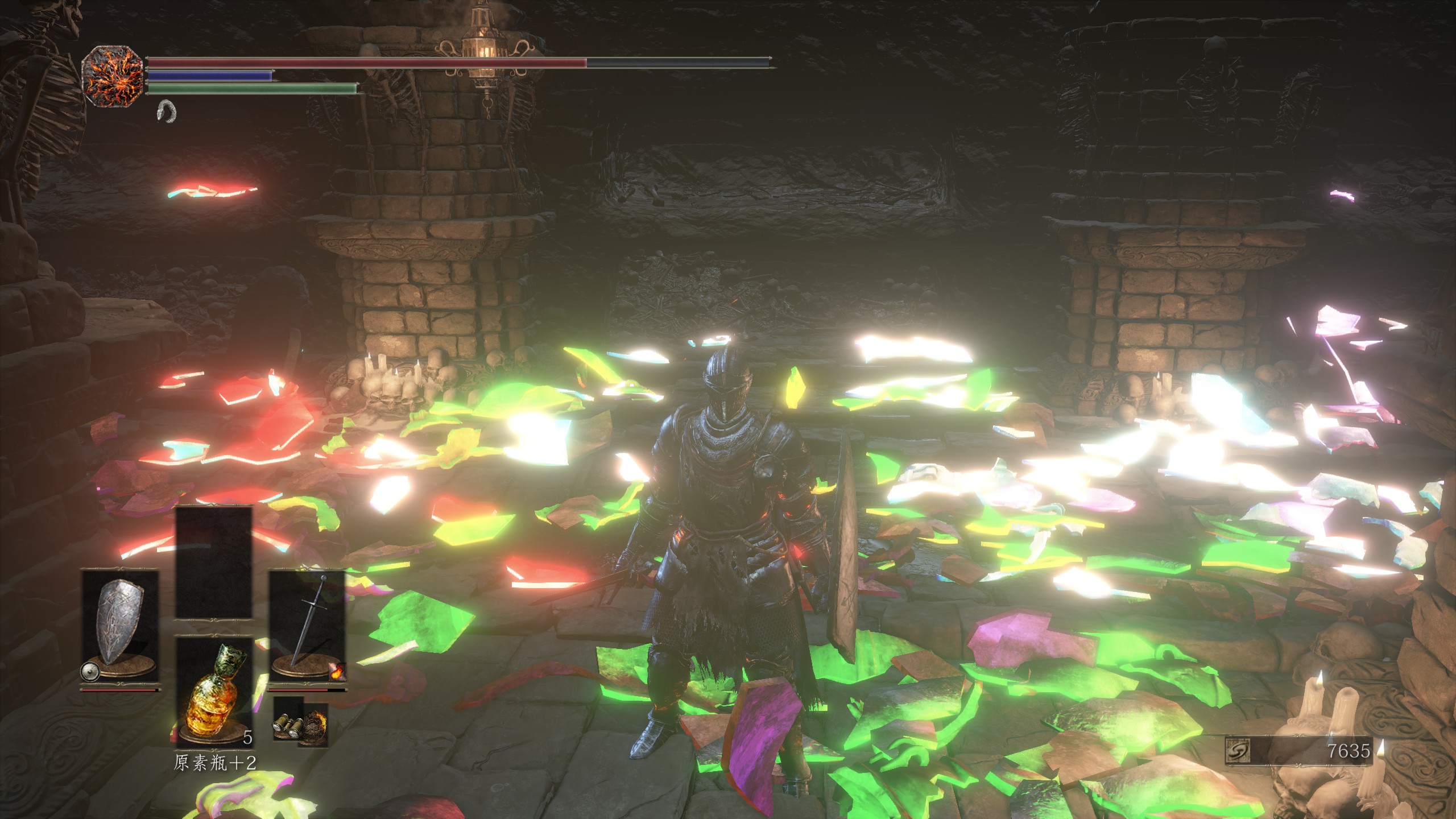Select the longsword right-hand weapon slot

pyautogui.click(x=307, y=626)
